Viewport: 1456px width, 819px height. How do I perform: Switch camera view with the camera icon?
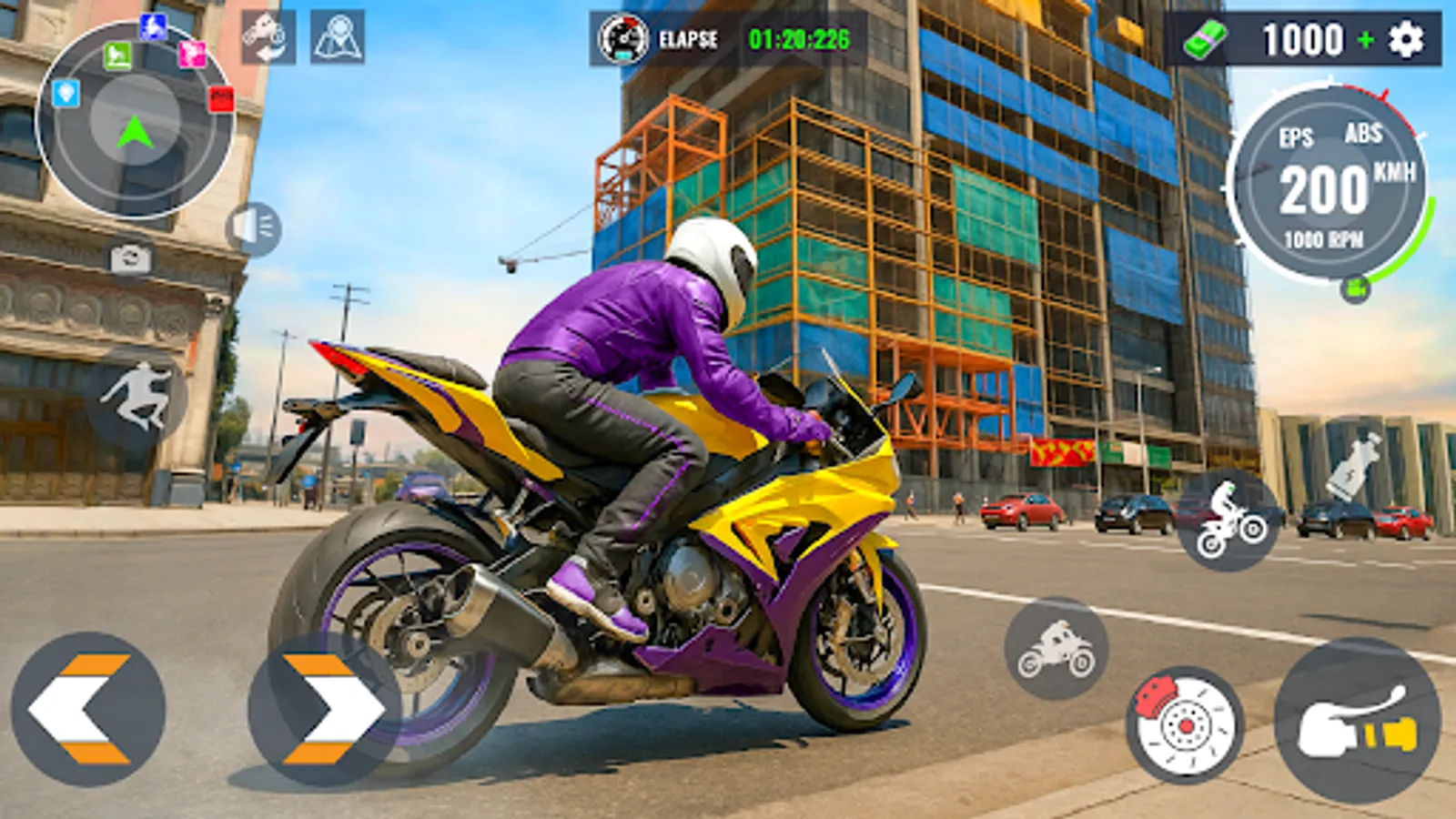[x=130, y=259]
